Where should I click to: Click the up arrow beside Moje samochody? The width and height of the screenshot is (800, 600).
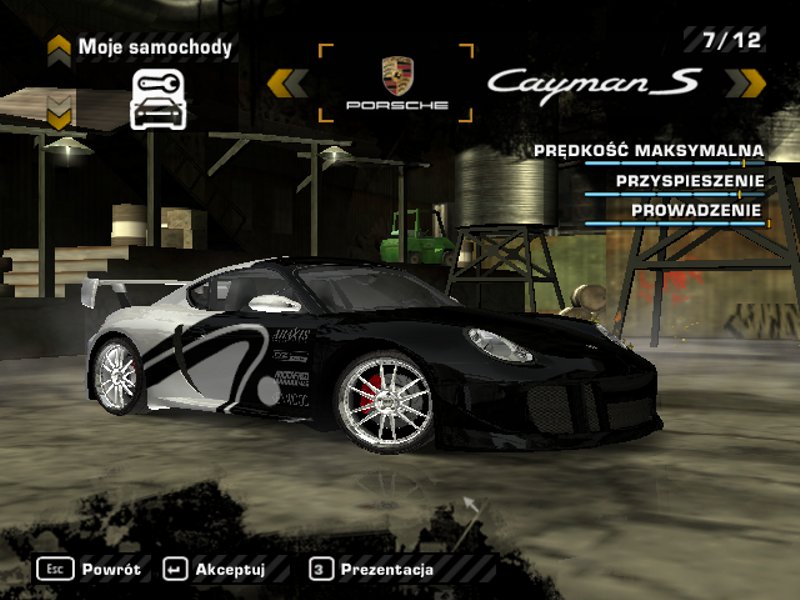click(59, 47)
